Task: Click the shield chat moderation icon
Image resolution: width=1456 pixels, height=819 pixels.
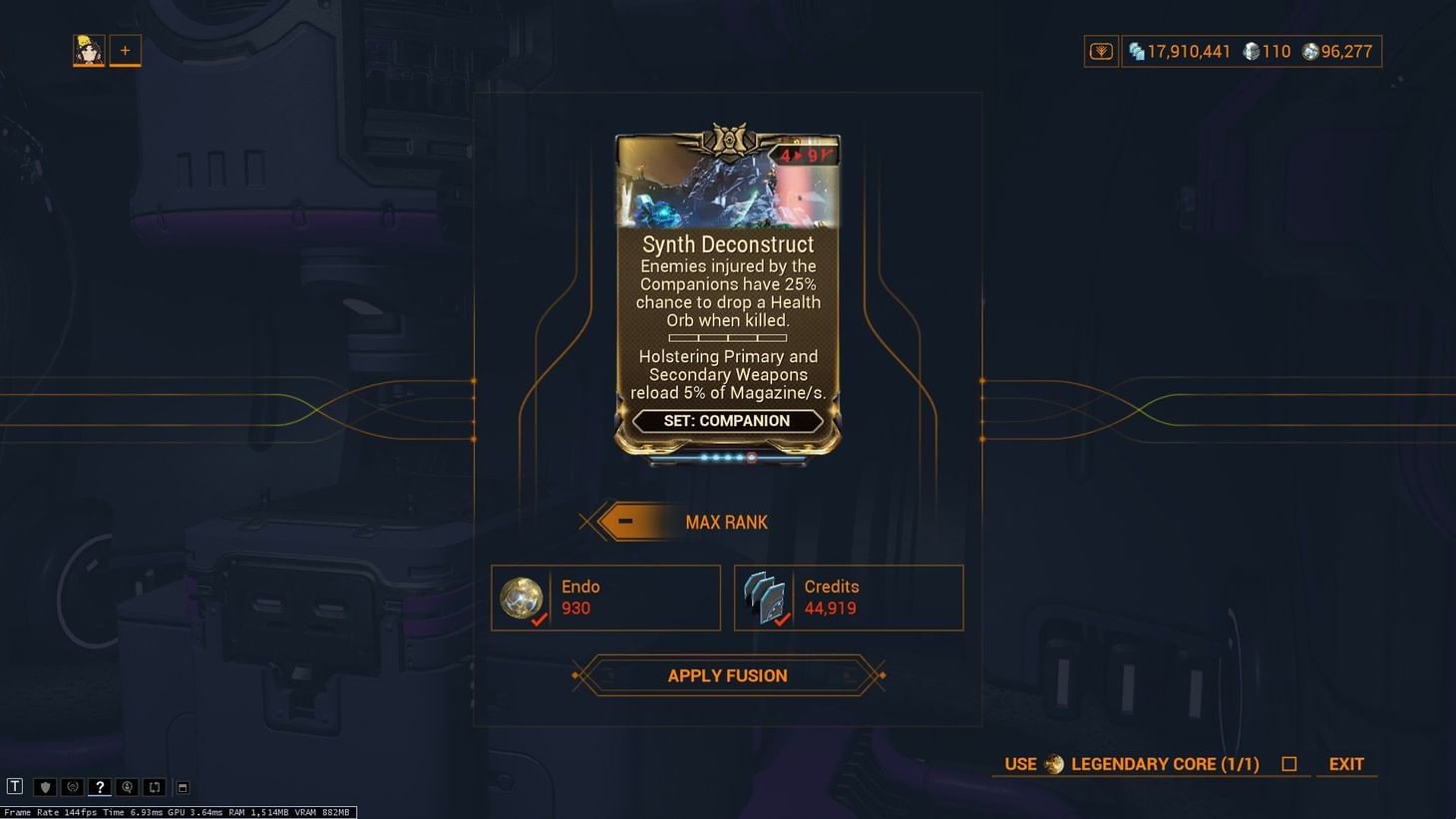Action: [x=45, y=787]
